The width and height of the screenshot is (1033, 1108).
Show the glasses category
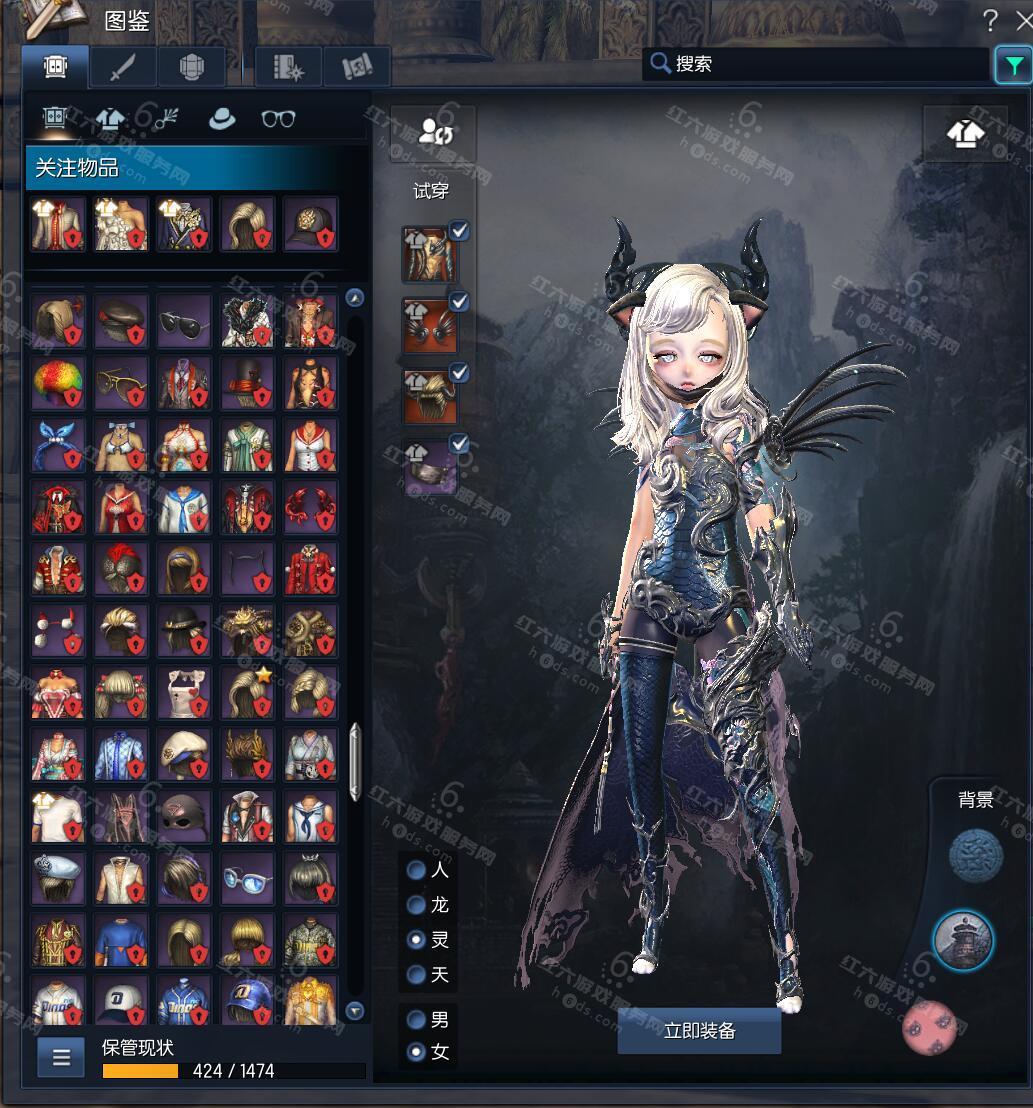point(278,119)
